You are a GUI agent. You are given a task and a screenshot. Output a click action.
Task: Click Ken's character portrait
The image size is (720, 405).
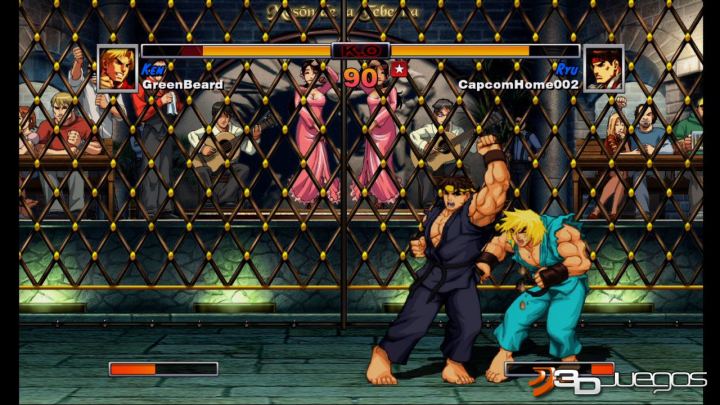(118, 68)
